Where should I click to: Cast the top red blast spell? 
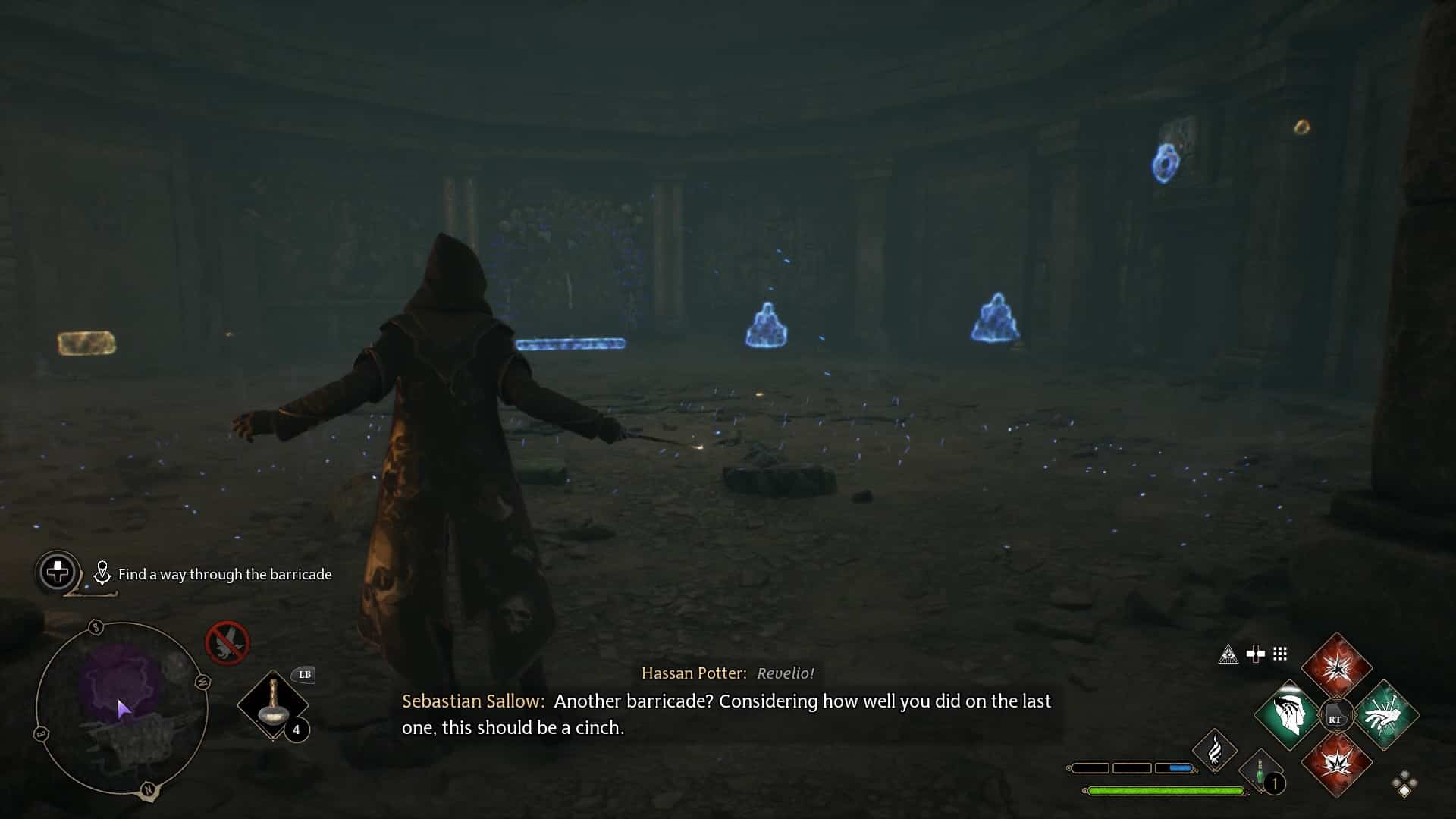tap(1337, 671)
